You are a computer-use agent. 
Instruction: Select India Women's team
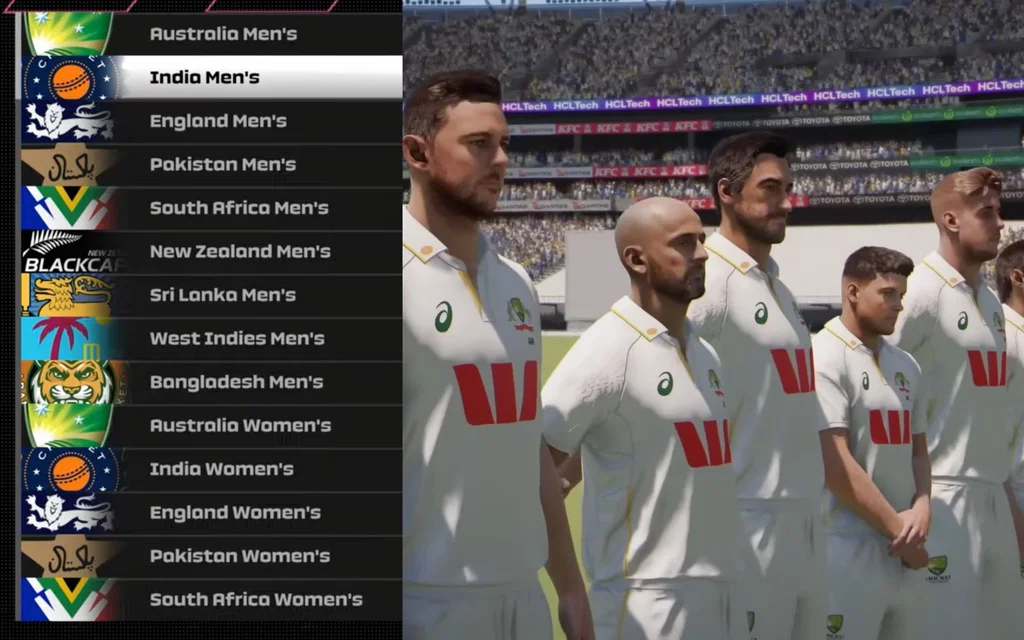(222, 469)
